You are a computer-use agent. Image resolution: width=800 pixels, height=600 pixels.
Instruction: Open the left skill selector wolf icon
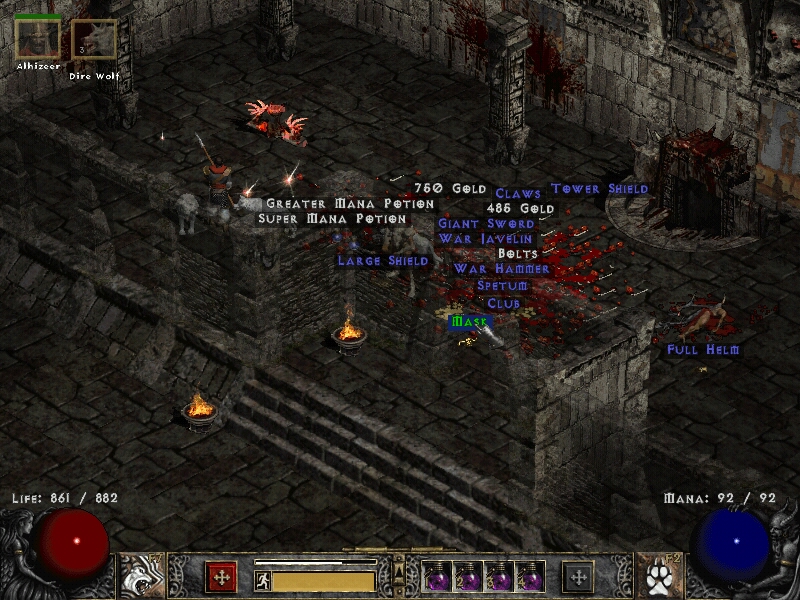tap(141, 576)
